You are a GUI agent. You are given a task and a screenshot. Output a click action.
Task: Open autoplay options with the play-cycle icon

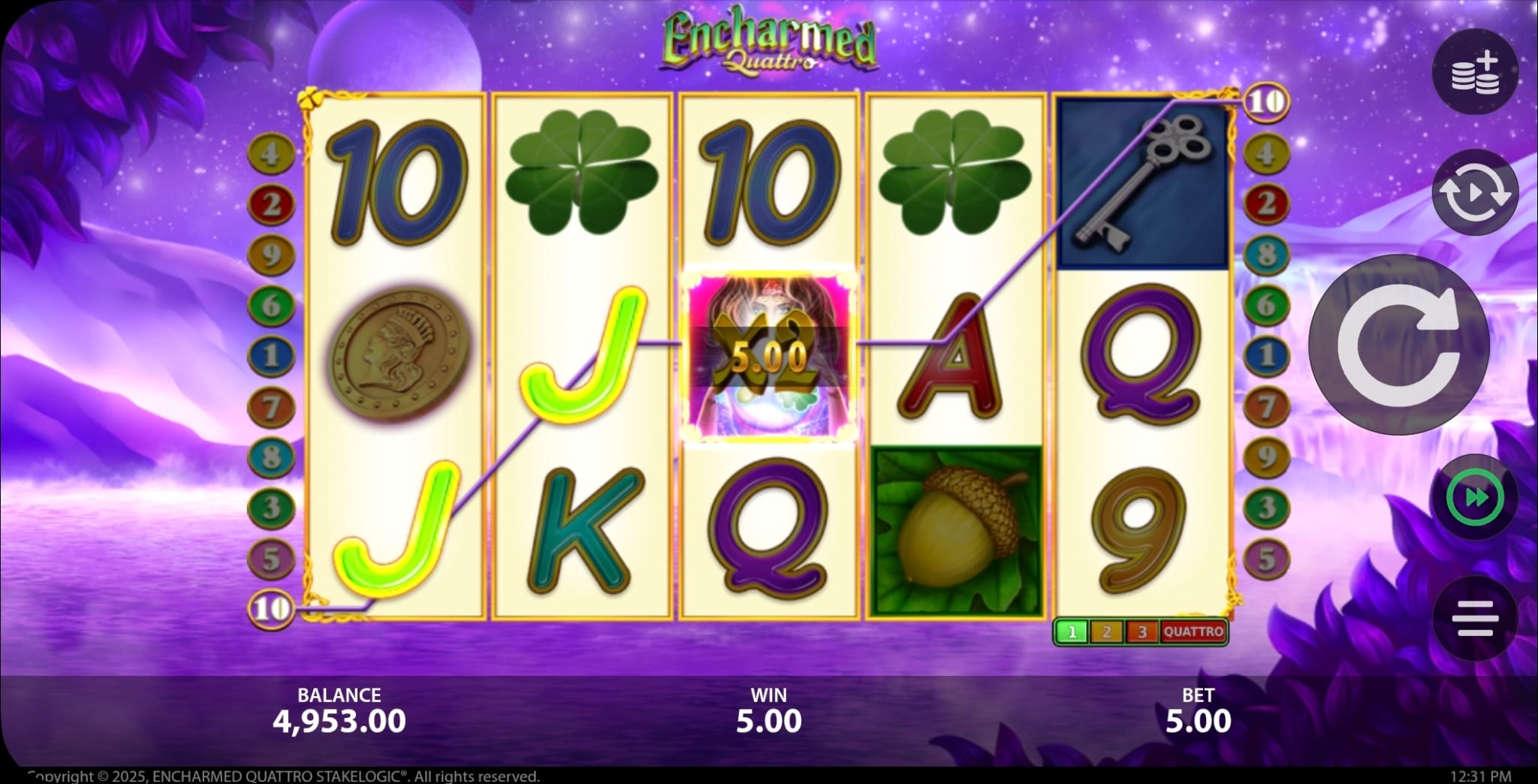1475,193
